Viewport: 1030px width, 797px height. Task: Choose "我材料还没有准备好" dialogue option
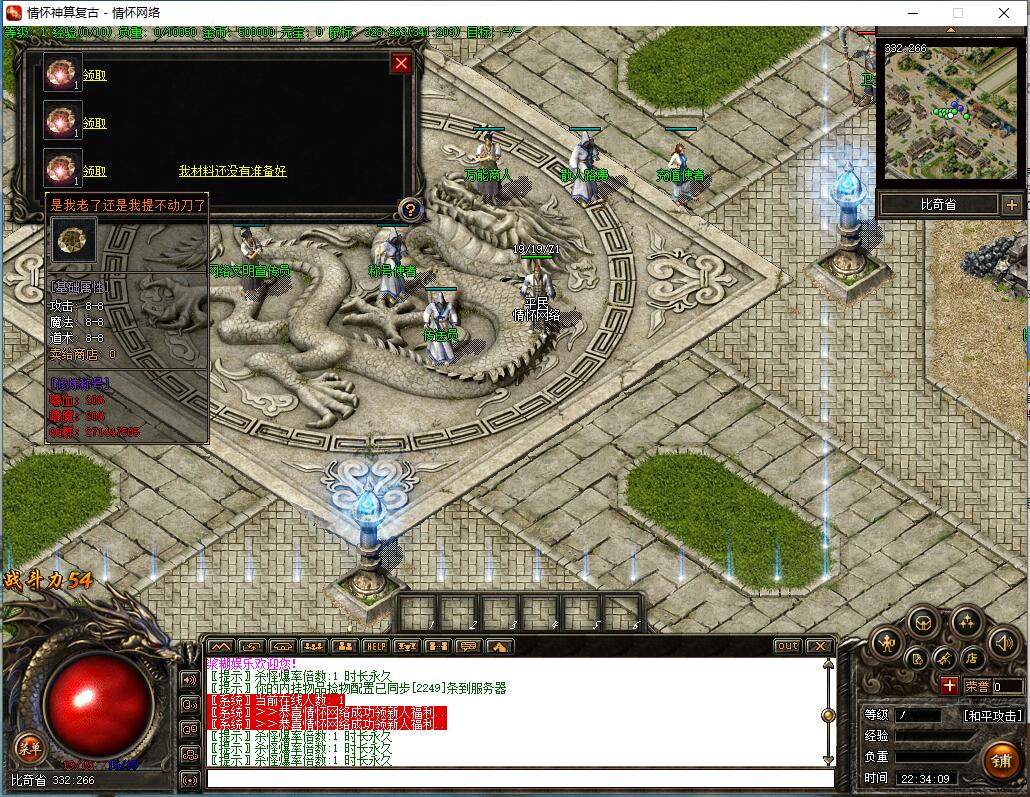(232, 172)
